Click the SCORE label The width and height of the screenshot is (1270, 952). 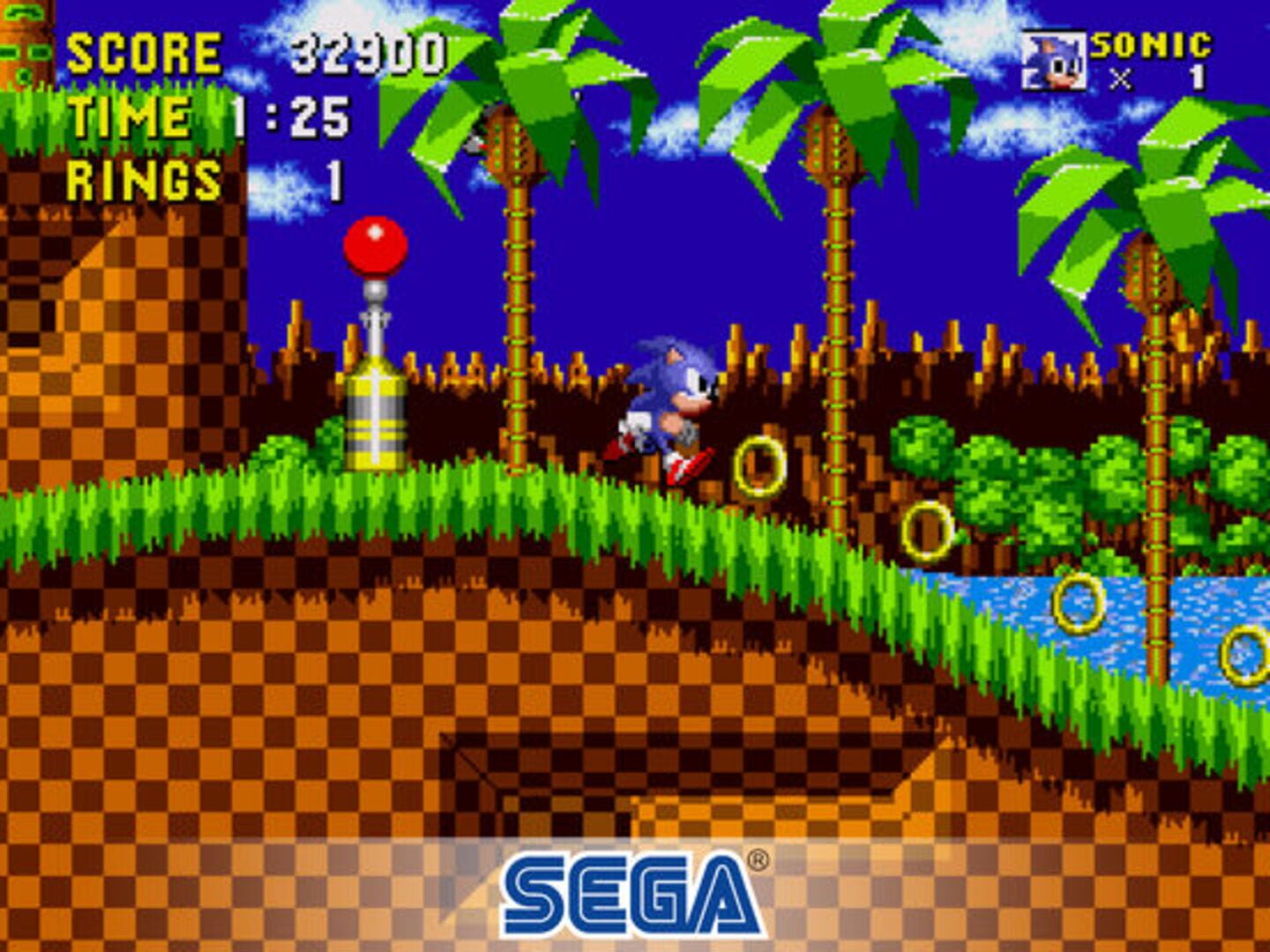pyautogui.click(x=144, y=53)
